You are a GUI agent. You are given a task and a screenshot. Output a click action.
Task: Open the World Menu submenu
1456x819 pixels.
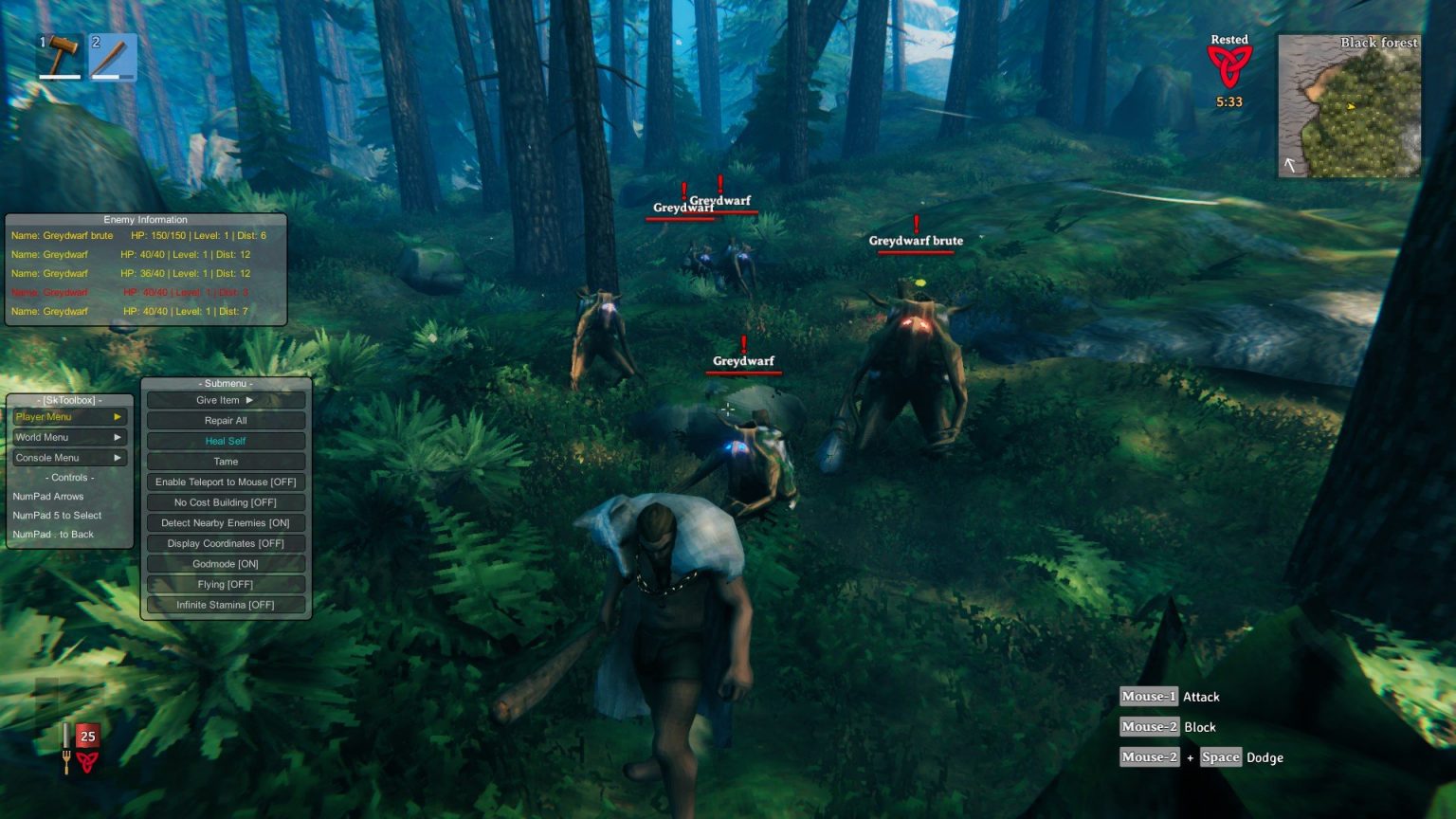click(x=68, y=437)
